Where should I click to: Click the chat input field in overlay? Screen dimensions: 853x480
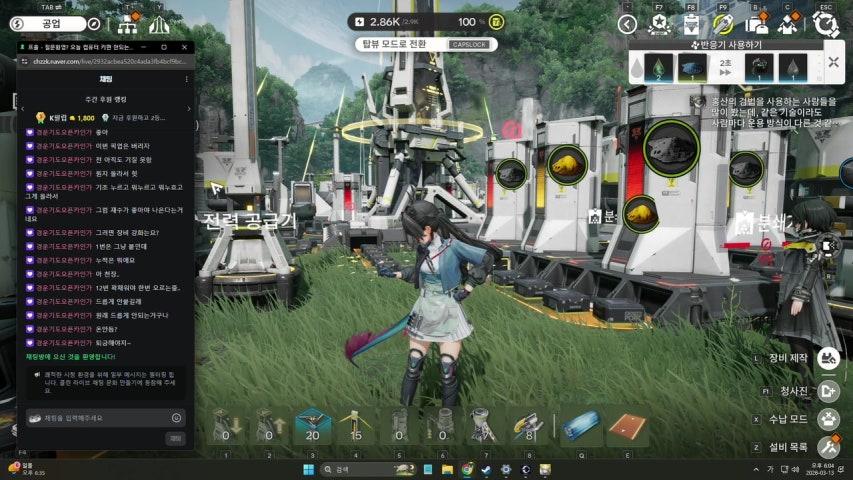point(100,417)
